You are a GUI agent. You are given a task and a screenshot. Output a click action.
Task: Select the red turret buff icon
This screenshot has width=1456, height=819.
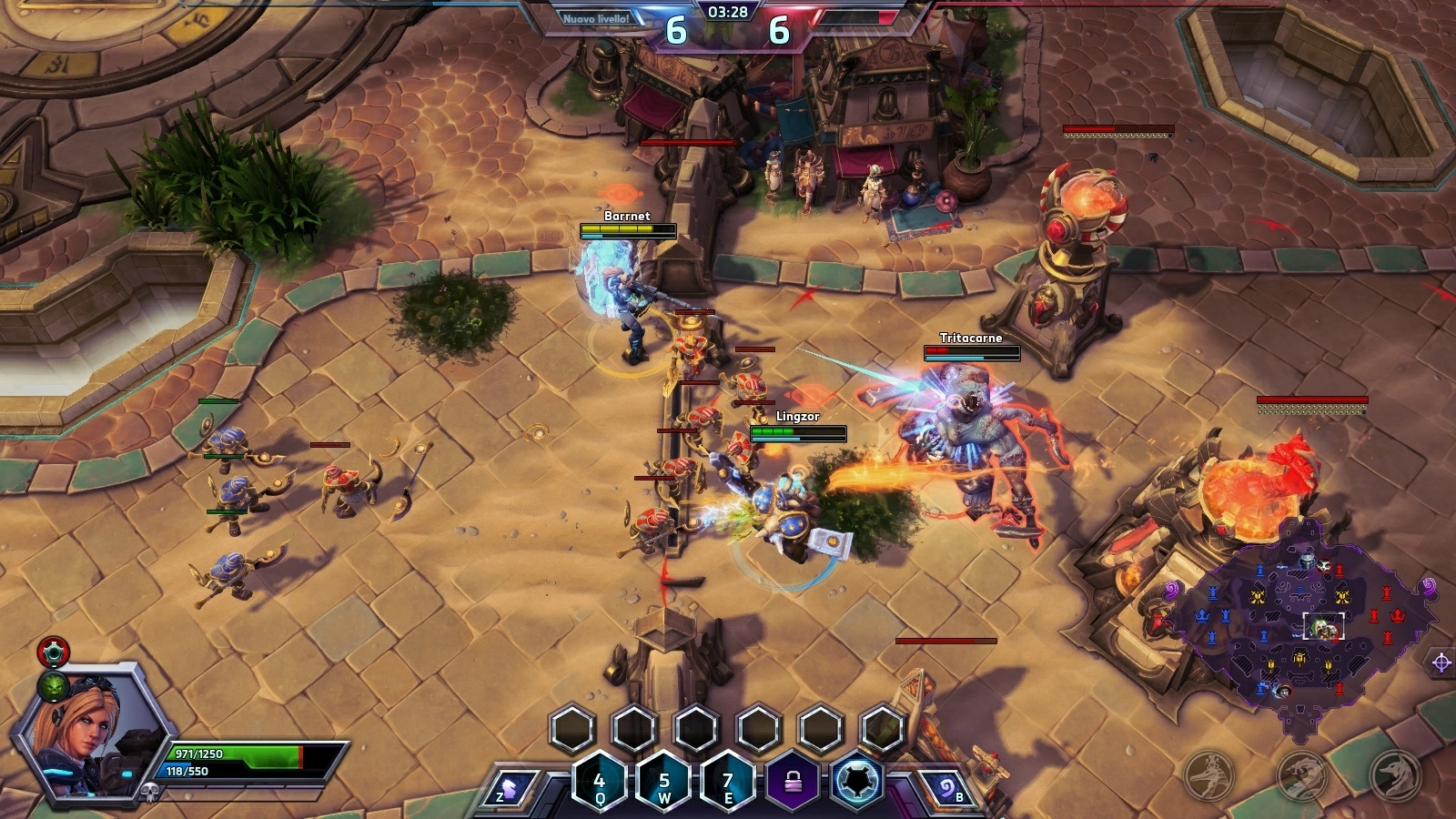click(x=54, y=652)
